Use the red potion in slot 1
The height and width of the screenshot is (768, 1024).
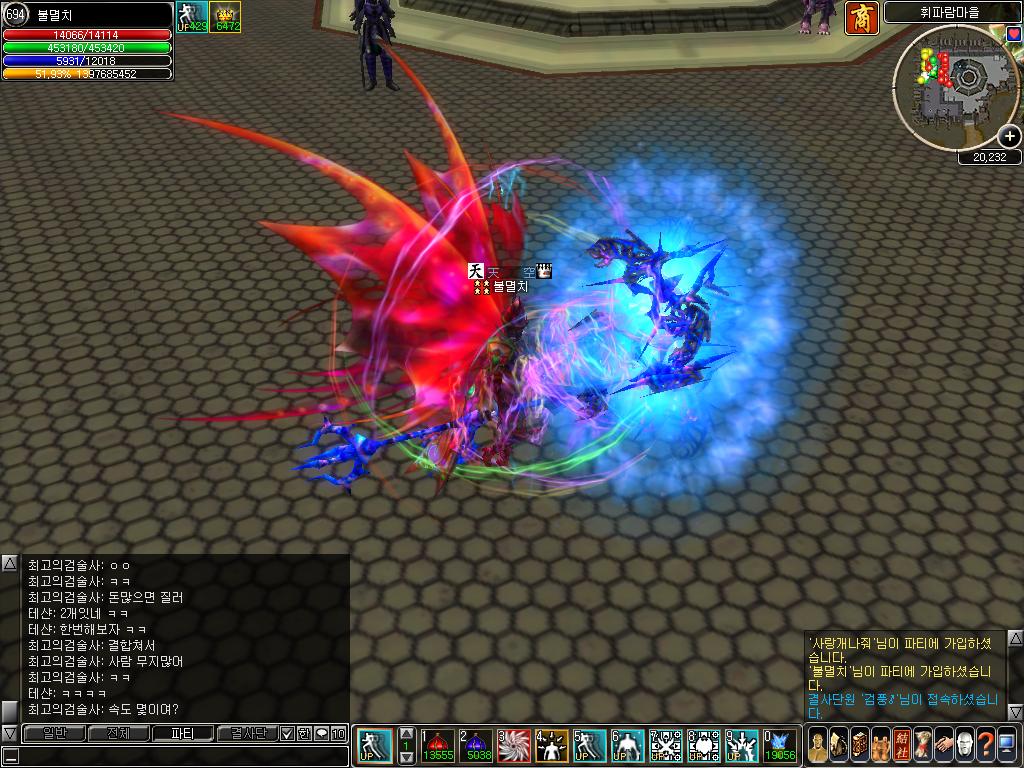click(x=437, y=746)
